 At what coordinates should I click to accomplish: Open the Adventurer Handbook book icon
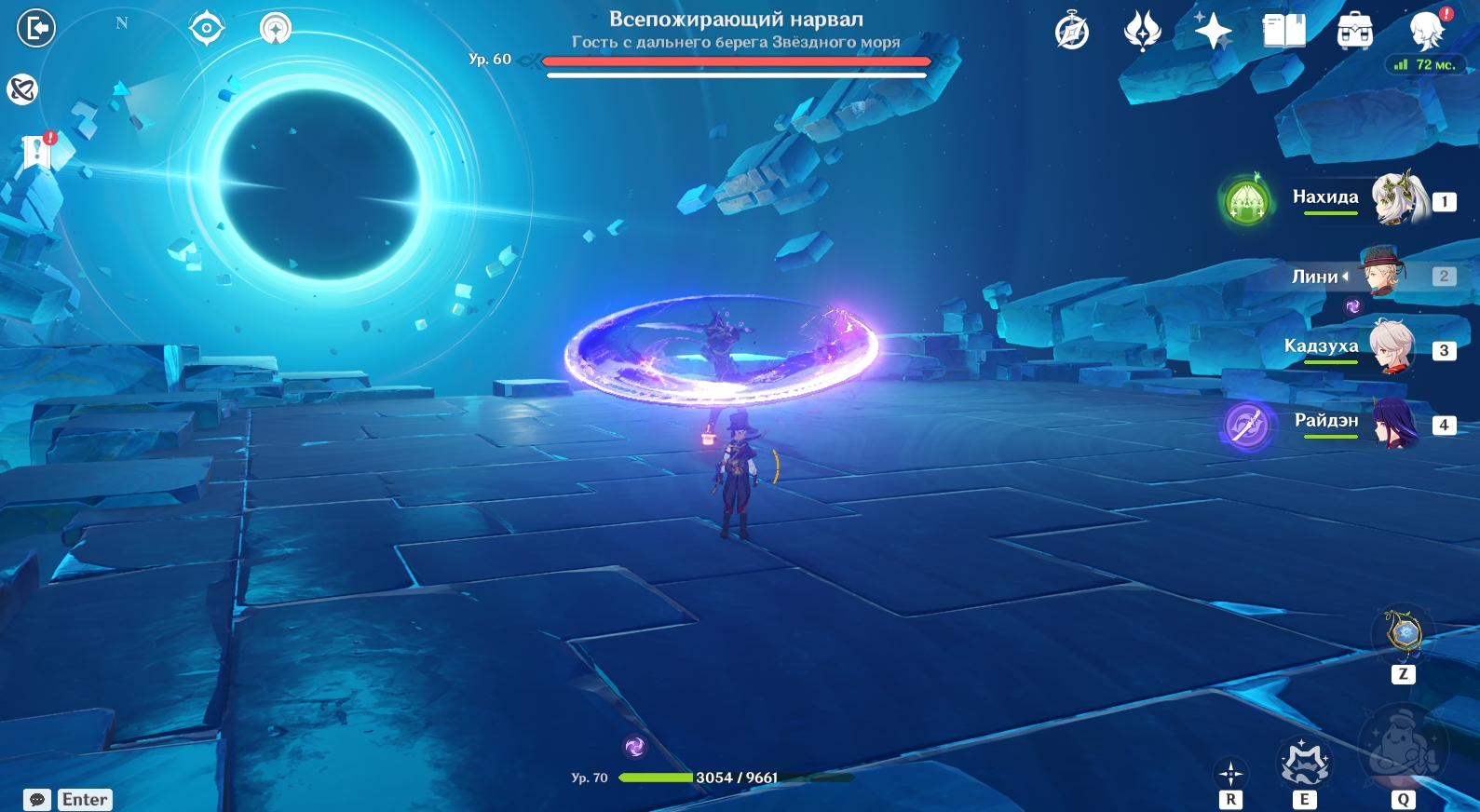[1283, 31]
